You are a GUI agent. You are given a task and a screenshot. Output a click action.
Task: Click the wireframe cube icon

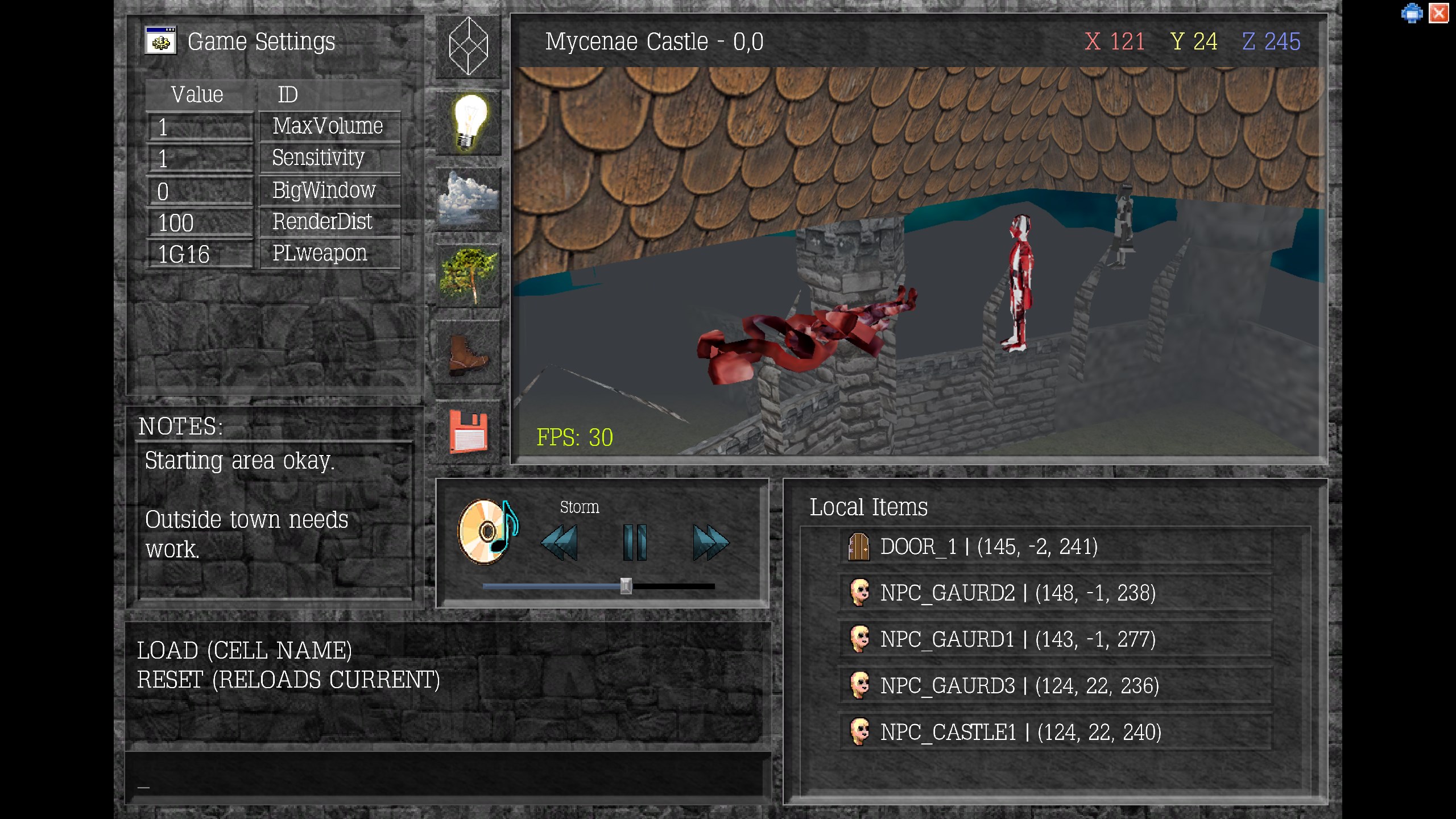tap(468, 45)
